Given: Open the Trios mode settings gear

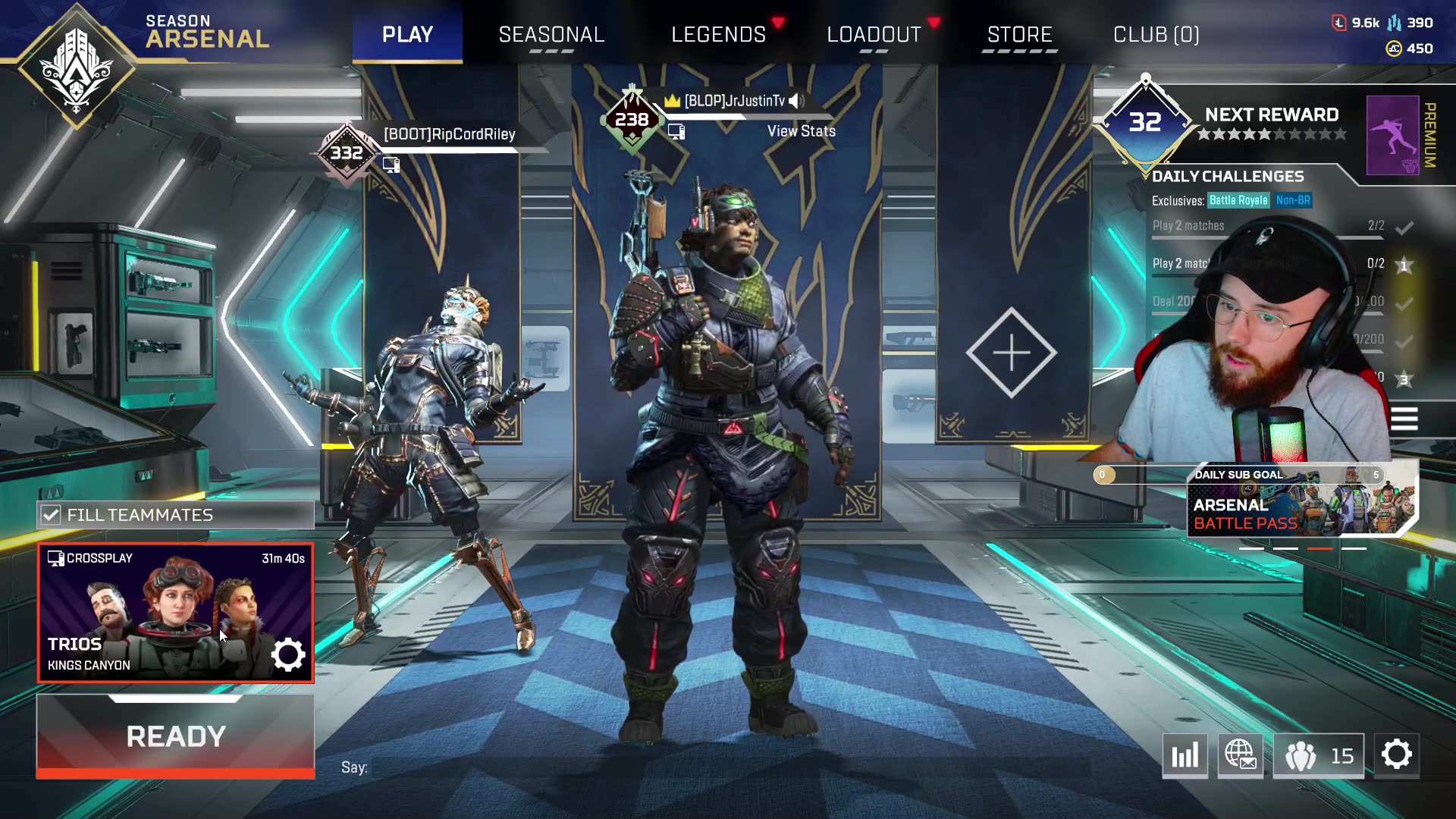Looking at the screenshot, I should click(287, 654).
